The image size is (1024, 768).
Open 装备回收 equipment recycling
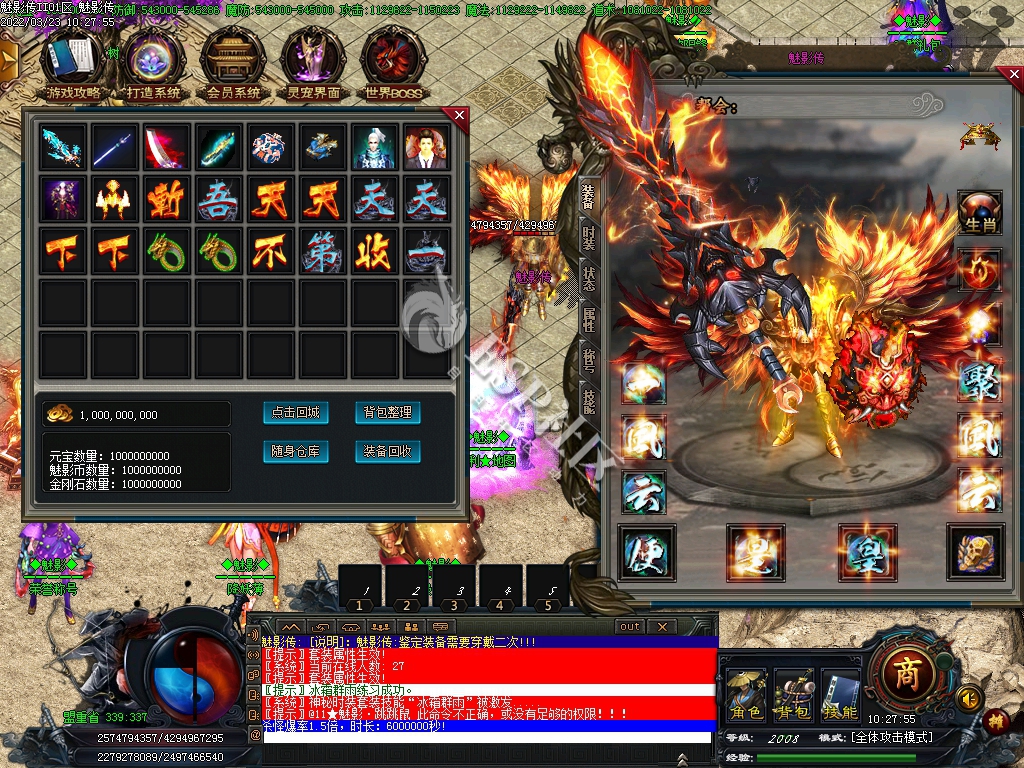[387, 452]
